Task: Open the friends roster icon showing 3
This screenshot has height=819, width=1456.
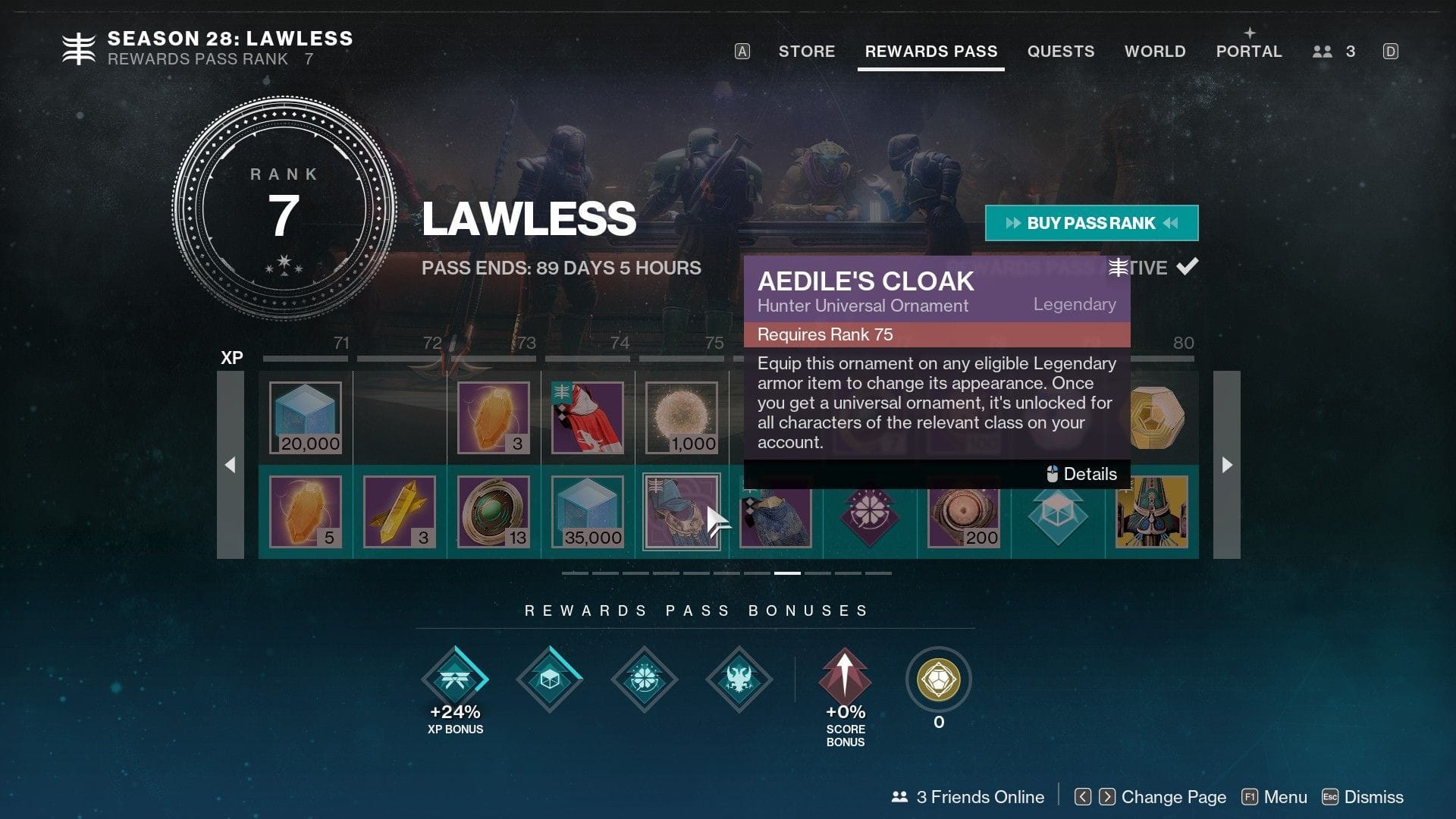Action: click(x=1323, y=52)
